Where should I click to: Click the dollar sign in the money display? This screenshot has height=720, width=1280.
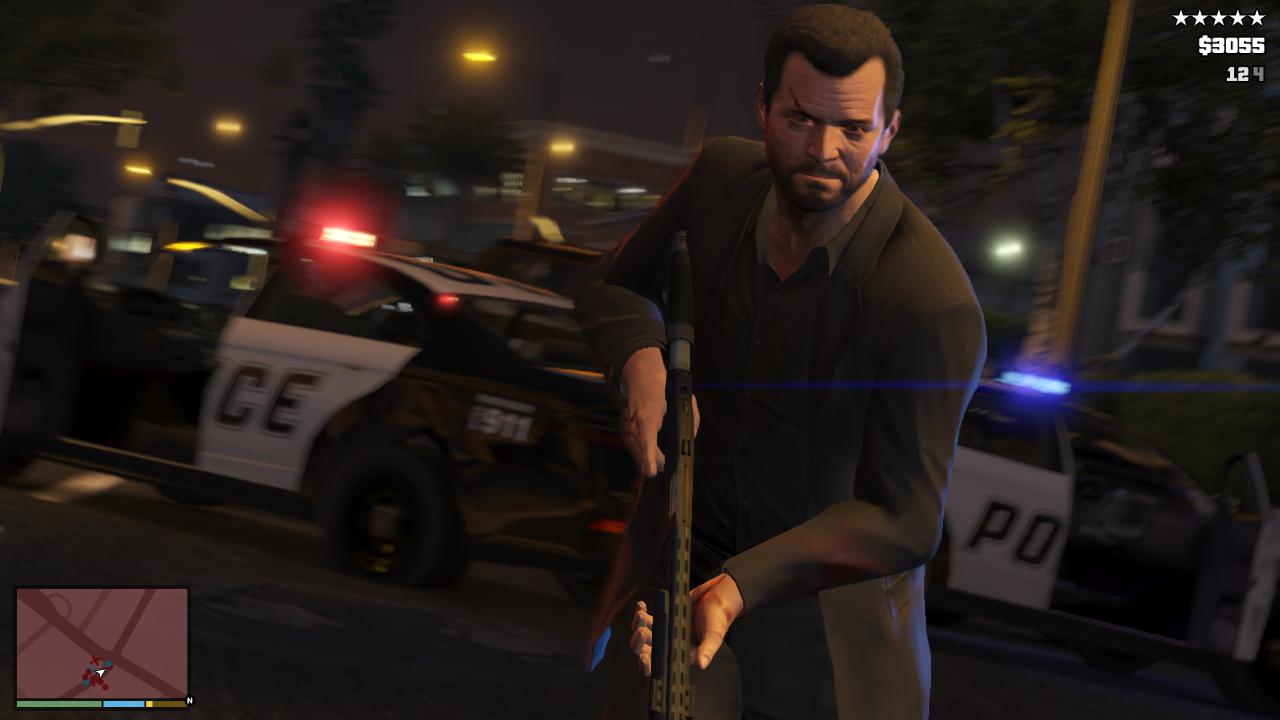point(1204,44)
